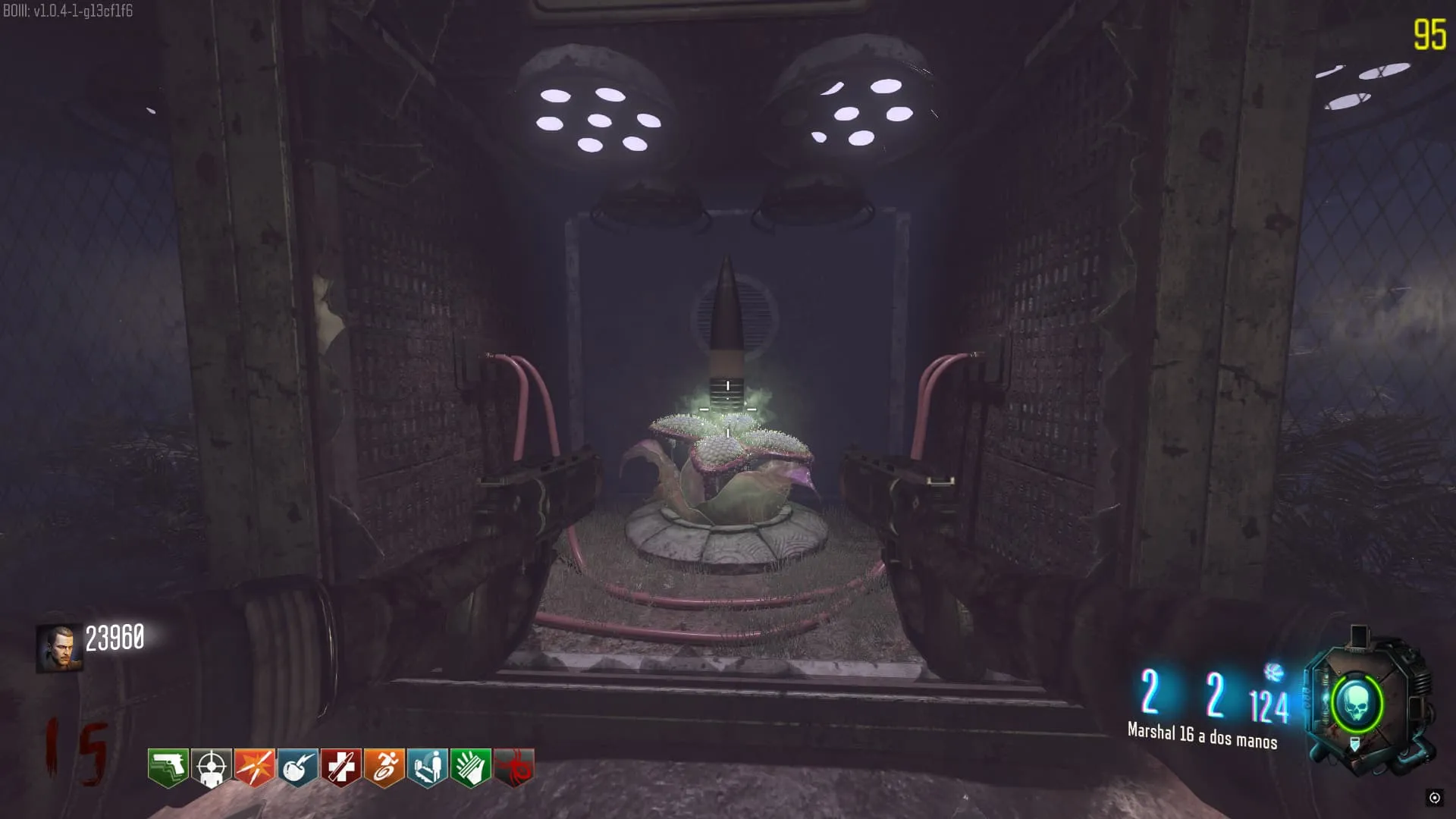Click the Juggernog red cross perk
Screen dimensions: 1456x819
tap(340, 767)
